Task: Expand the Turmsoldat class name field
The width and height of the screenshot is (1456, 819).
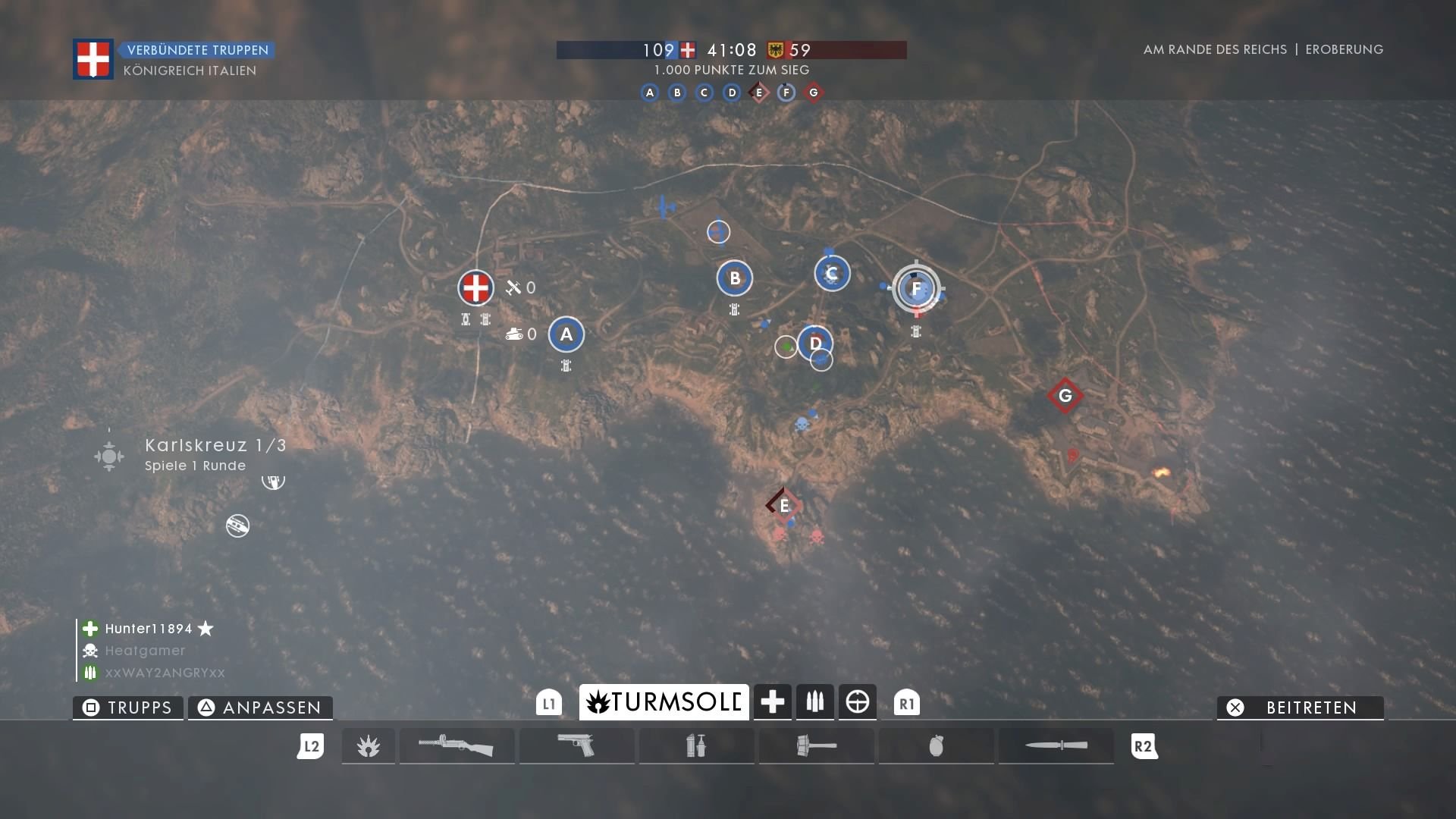Action: 663,702
